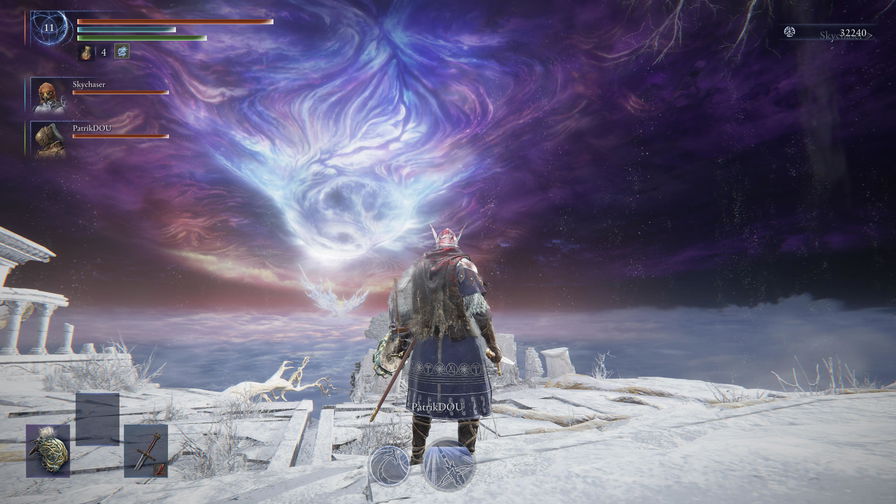This screenshot has width=896, height=504.
Task: Select the flask item beside the count
Action: [86, 52]
